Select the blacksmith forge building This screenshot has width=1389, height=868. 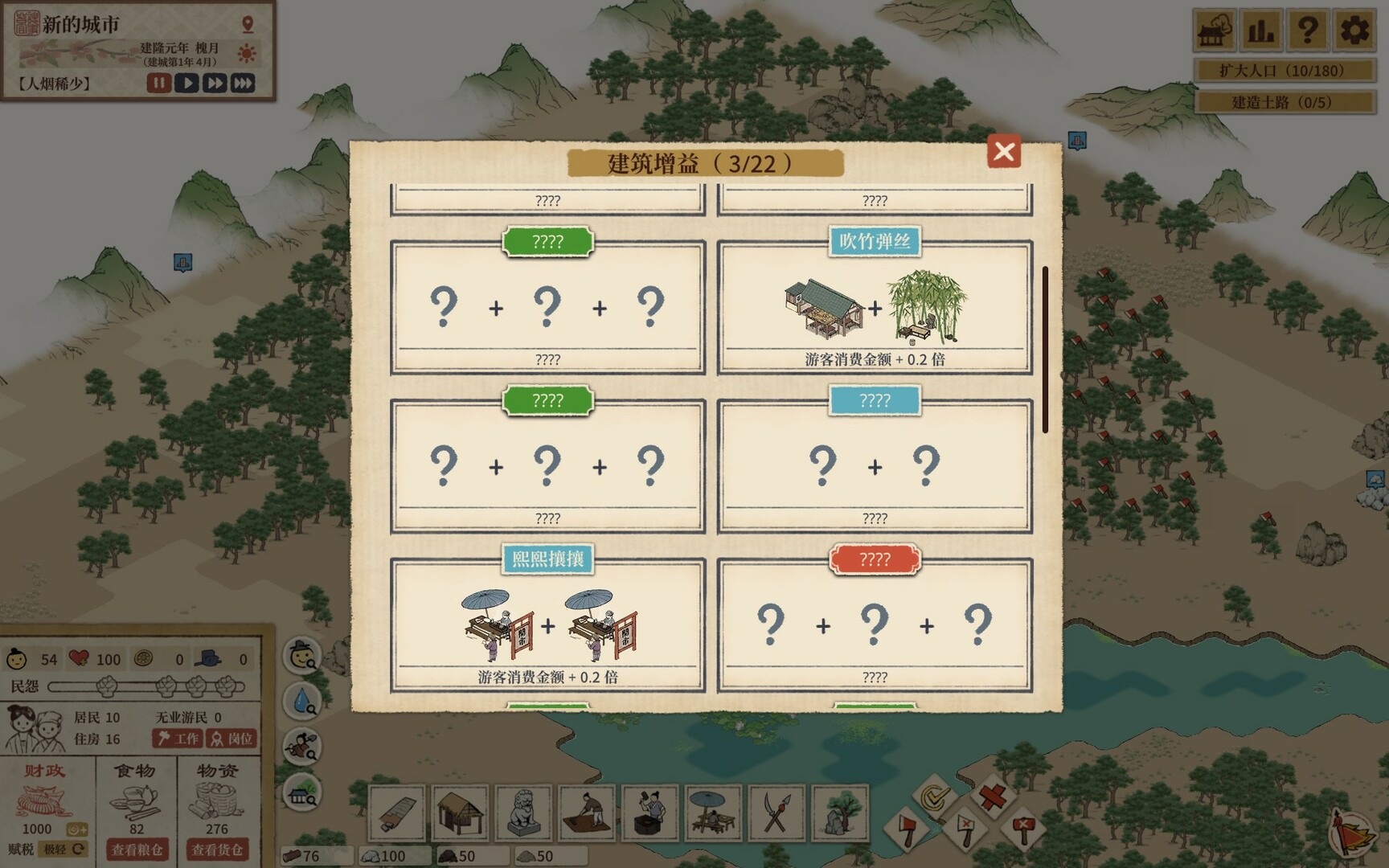(x=648, y=813)
